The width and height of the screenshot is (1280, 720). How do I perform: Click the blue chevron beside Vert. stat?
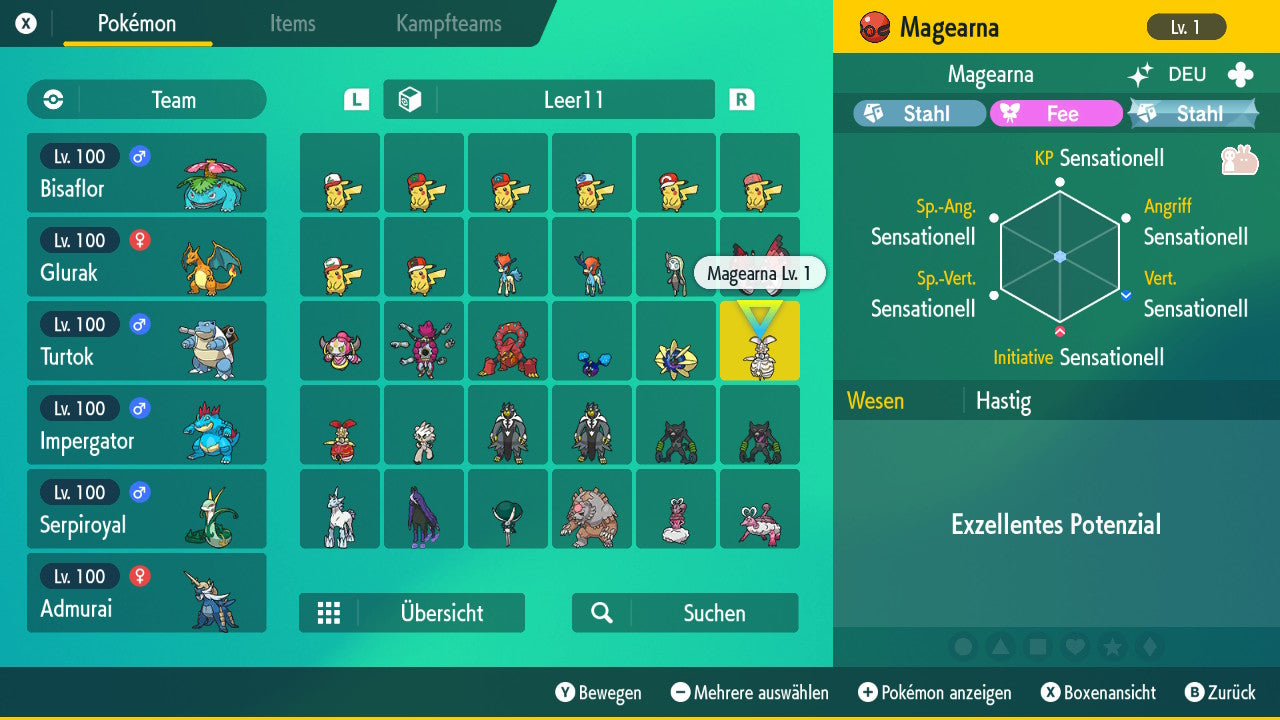pyautogui.click(x=1126, y=295)
